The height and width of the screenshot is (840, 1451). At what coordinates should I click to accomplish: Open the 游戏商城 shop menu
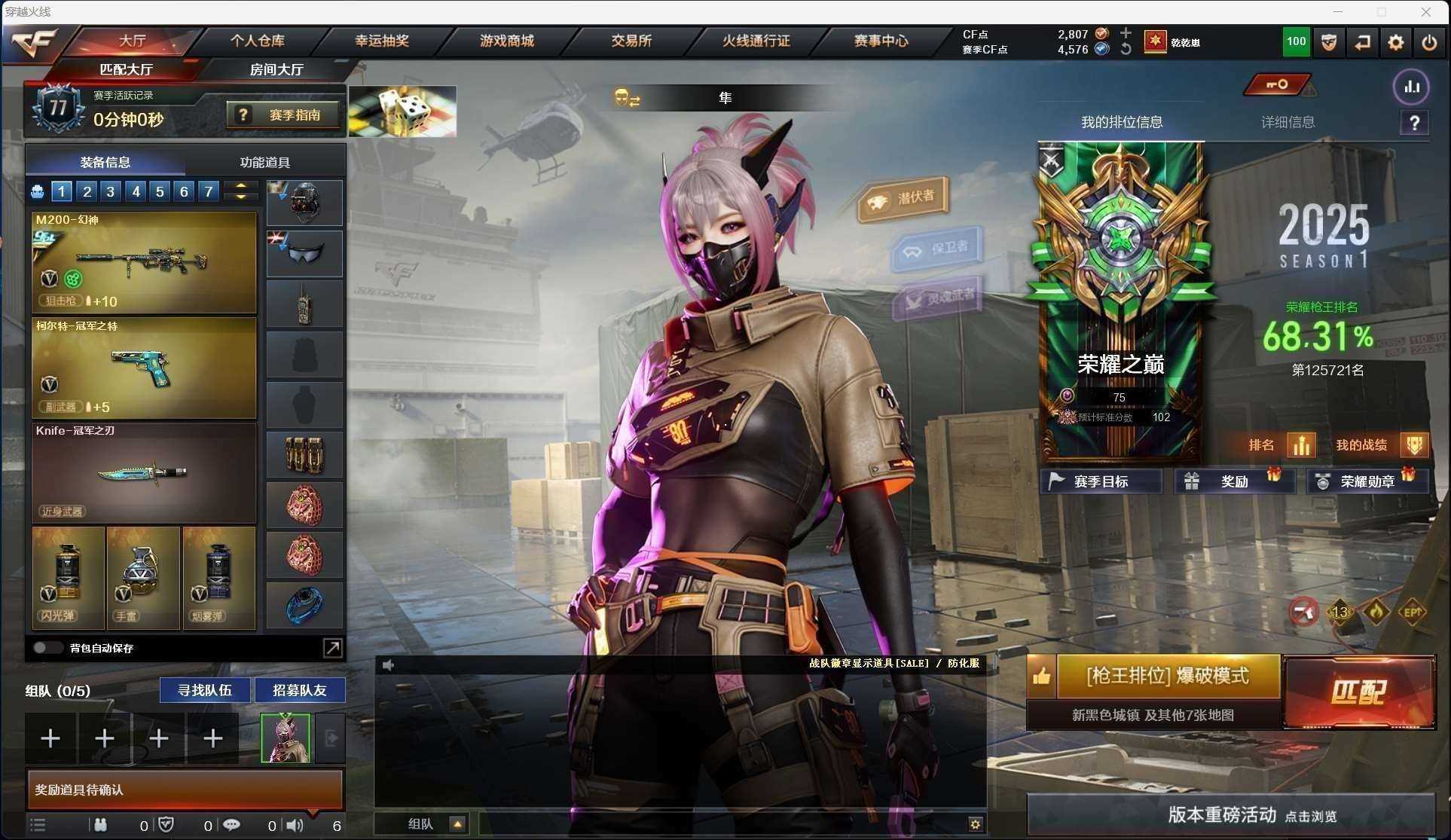(x=506, y=41)
